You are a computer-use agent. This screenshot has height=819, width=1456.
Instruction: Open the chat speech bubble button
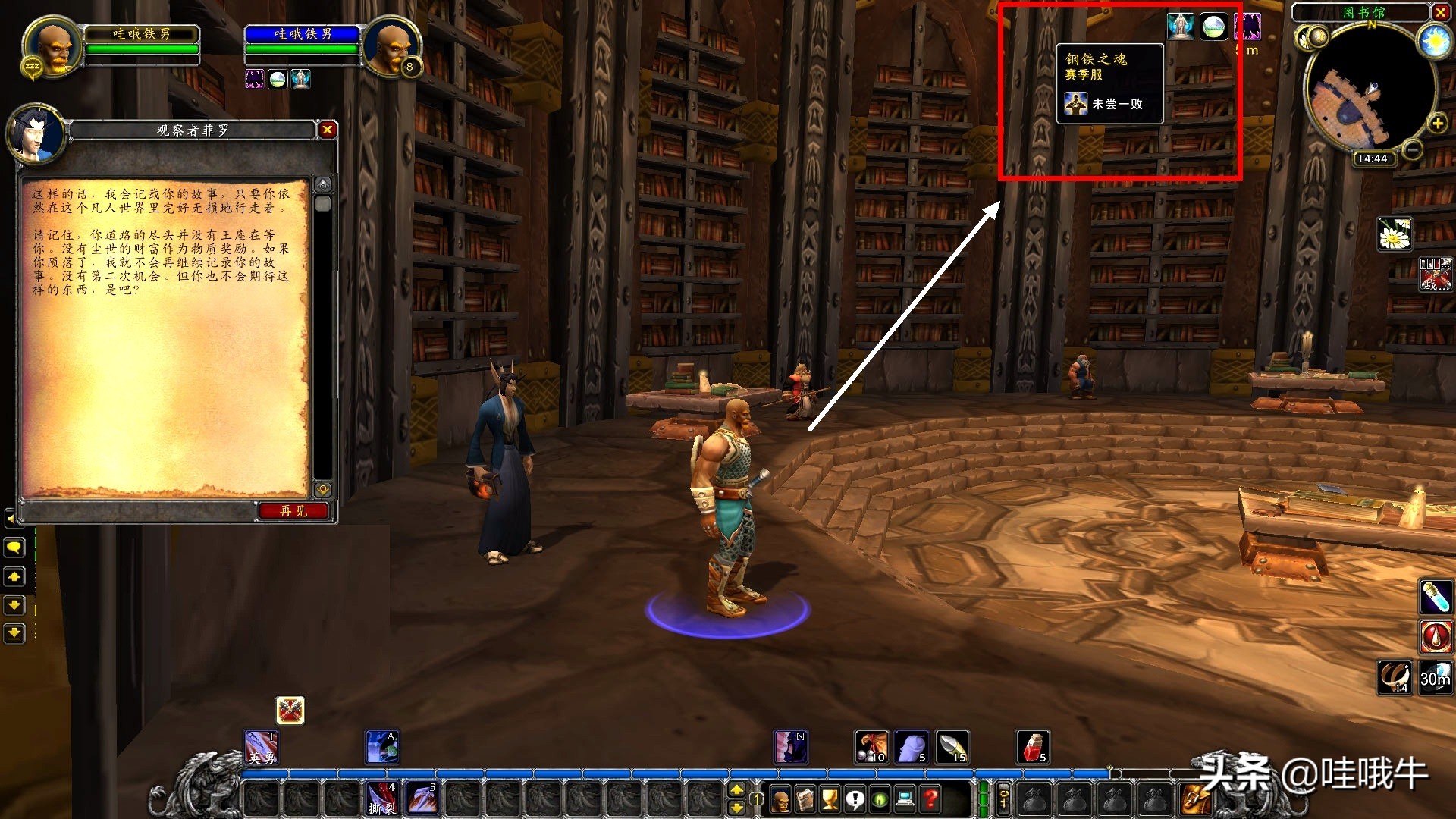(14, 547)
